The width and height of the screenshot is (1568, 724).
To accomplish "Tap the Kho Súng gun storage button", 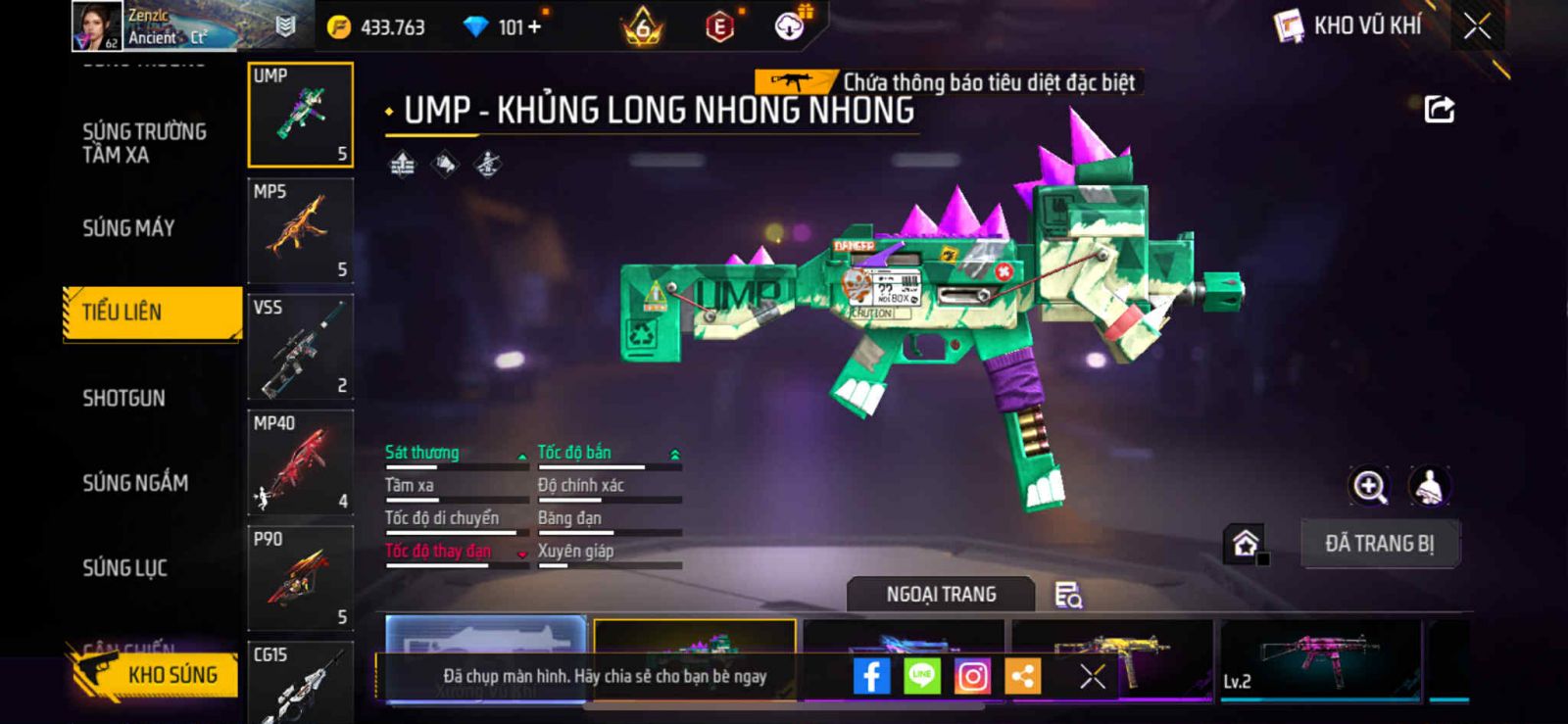I will [157, 674].
